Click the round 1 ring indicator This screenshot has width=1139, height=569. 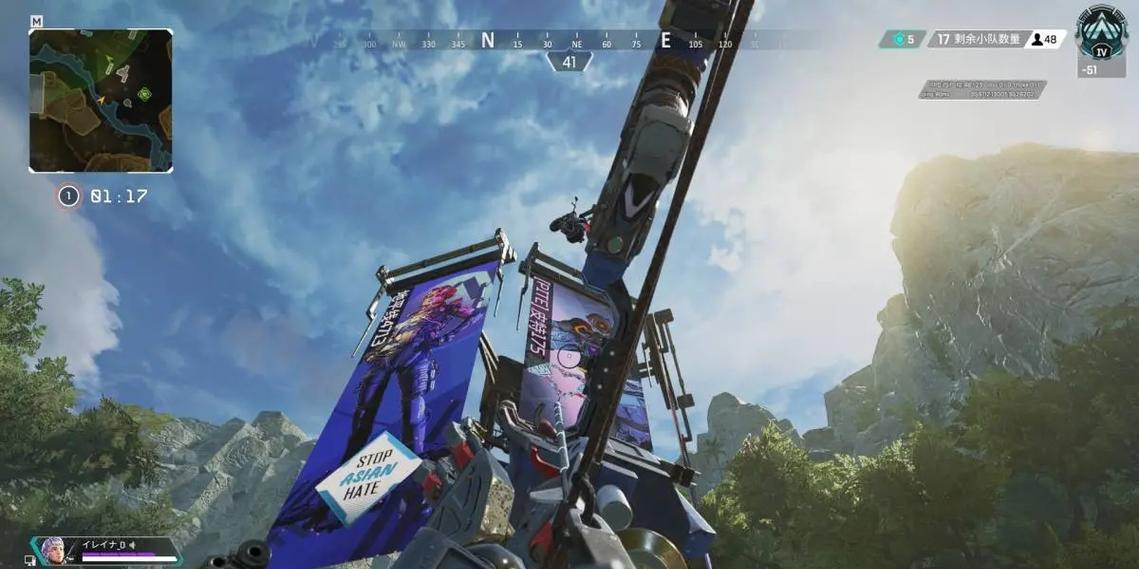tap(68, 196)
